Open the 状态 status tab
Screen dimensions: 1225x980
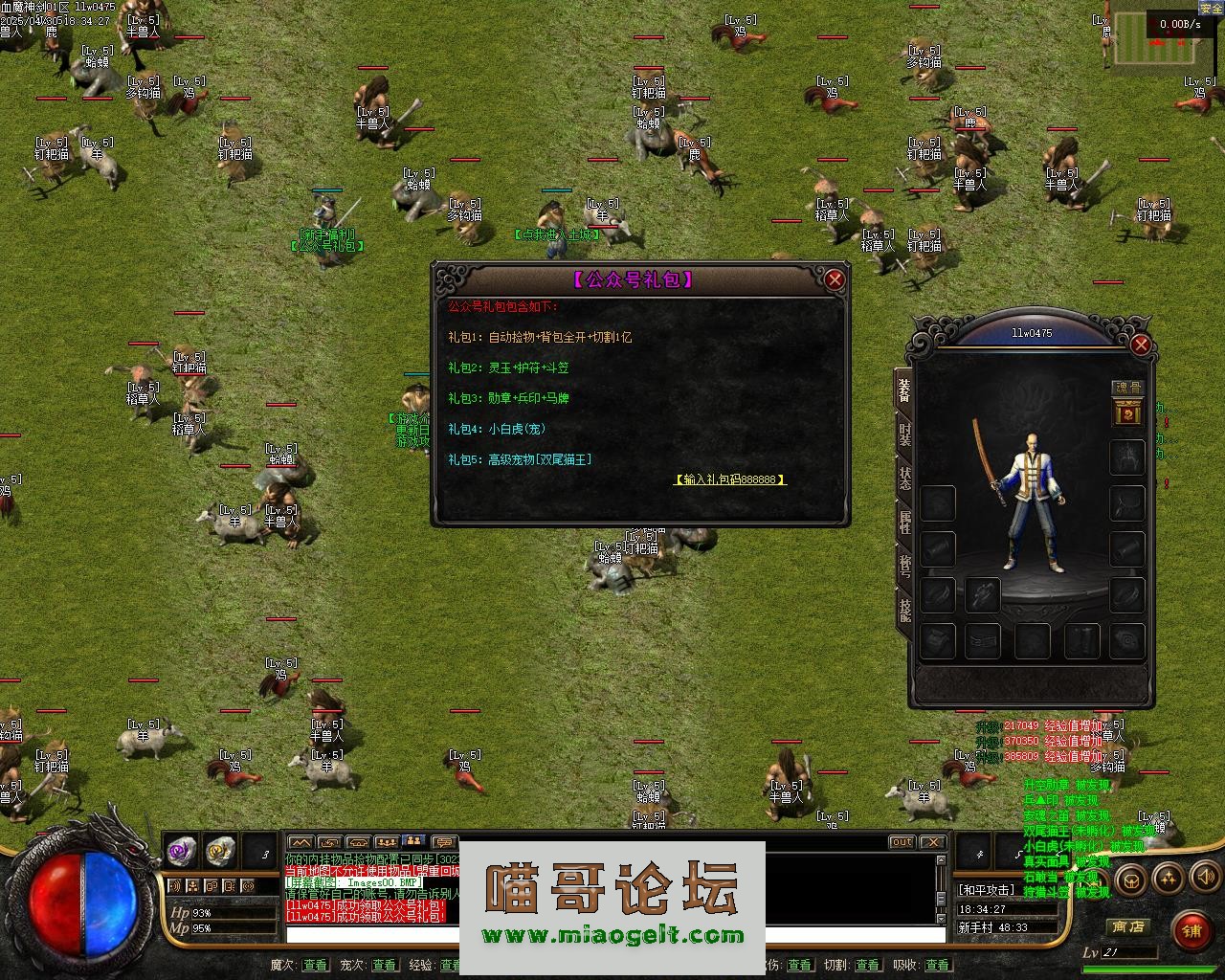click(904, 479)
